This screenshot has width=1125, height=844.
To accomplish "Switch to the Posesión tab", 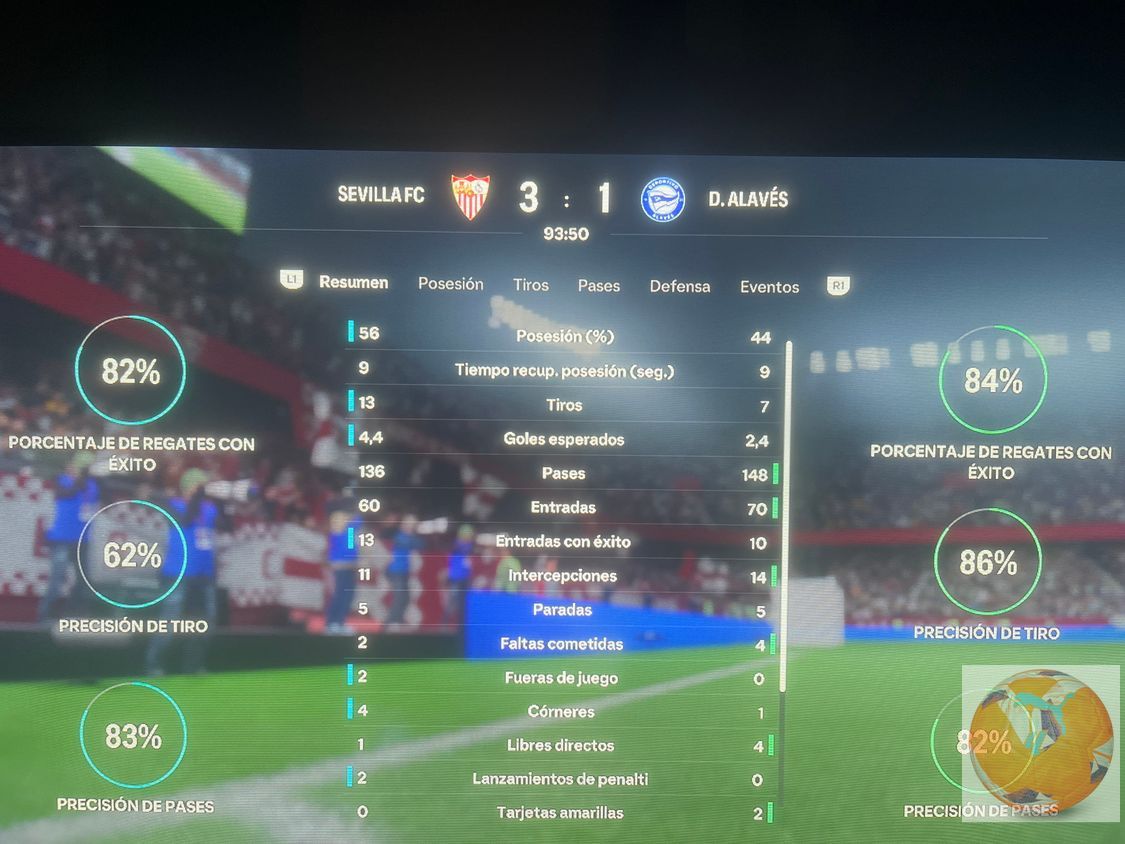I will pos(450,284).
